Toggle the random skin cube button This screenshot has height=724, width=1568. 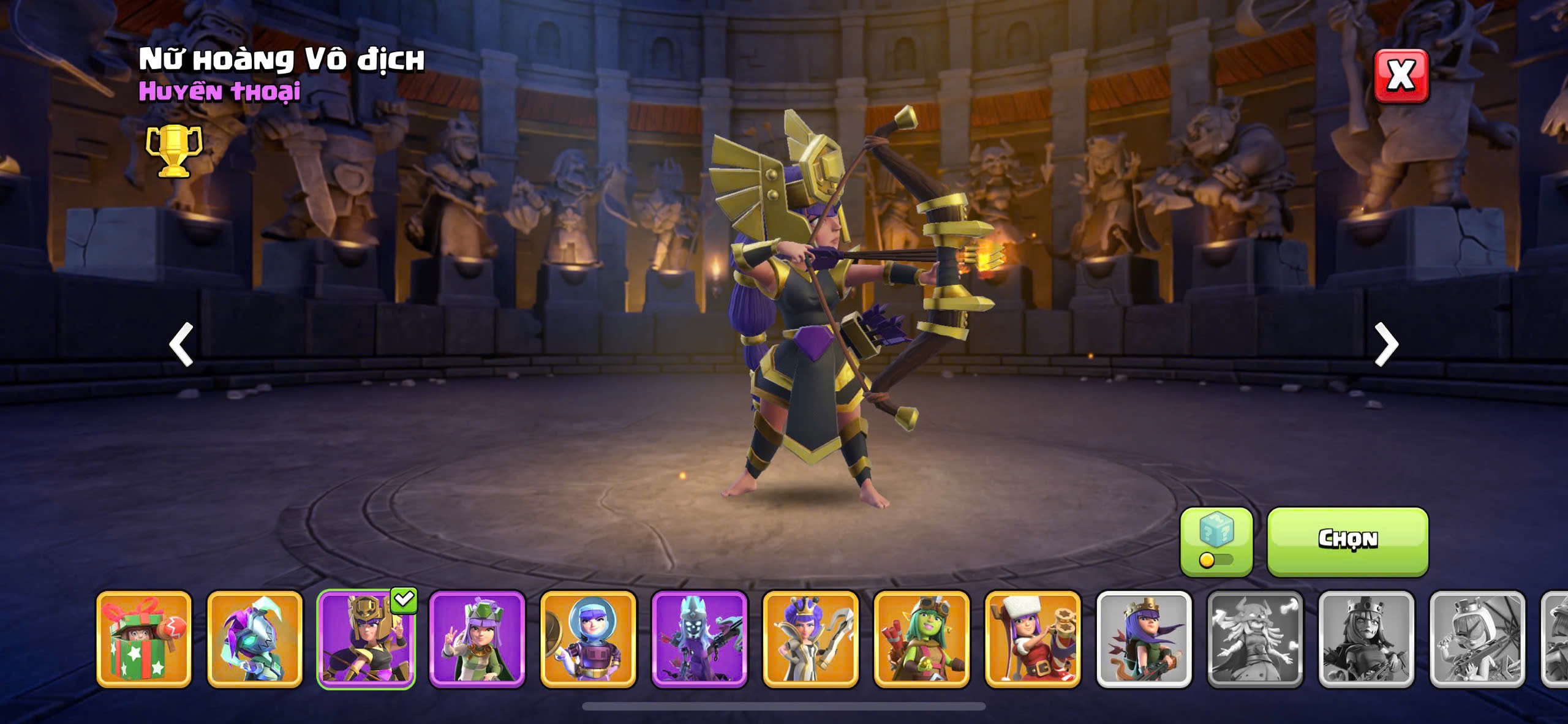(1216, 540)
